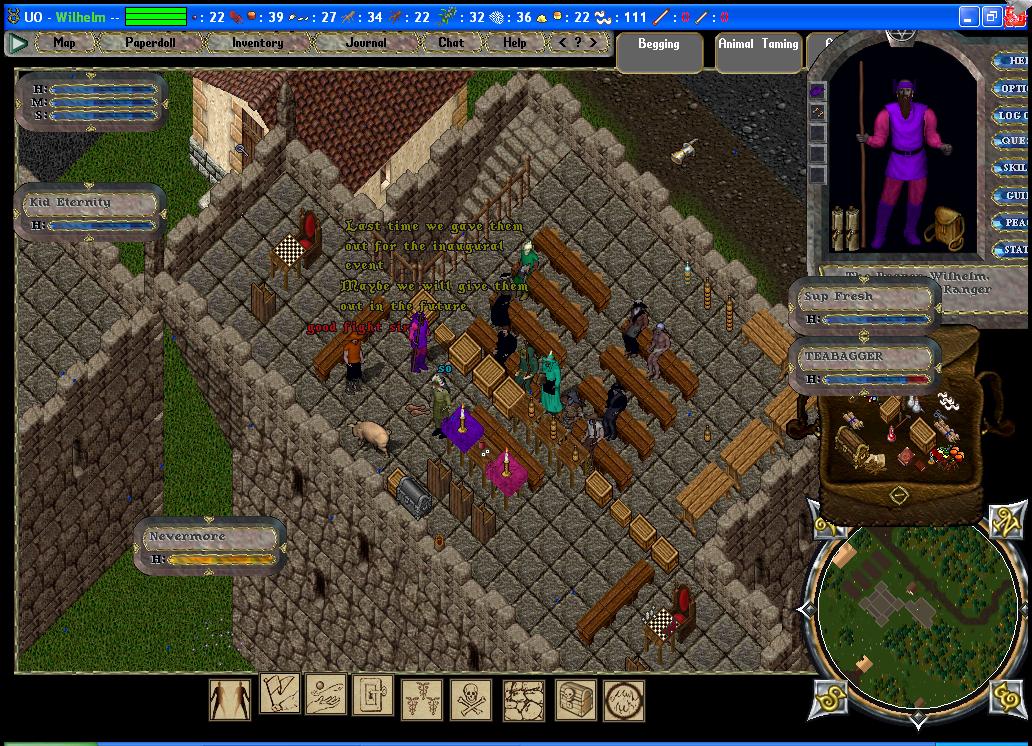
Task: Open the Inventory from the menu bar
Action: [257, 43]
